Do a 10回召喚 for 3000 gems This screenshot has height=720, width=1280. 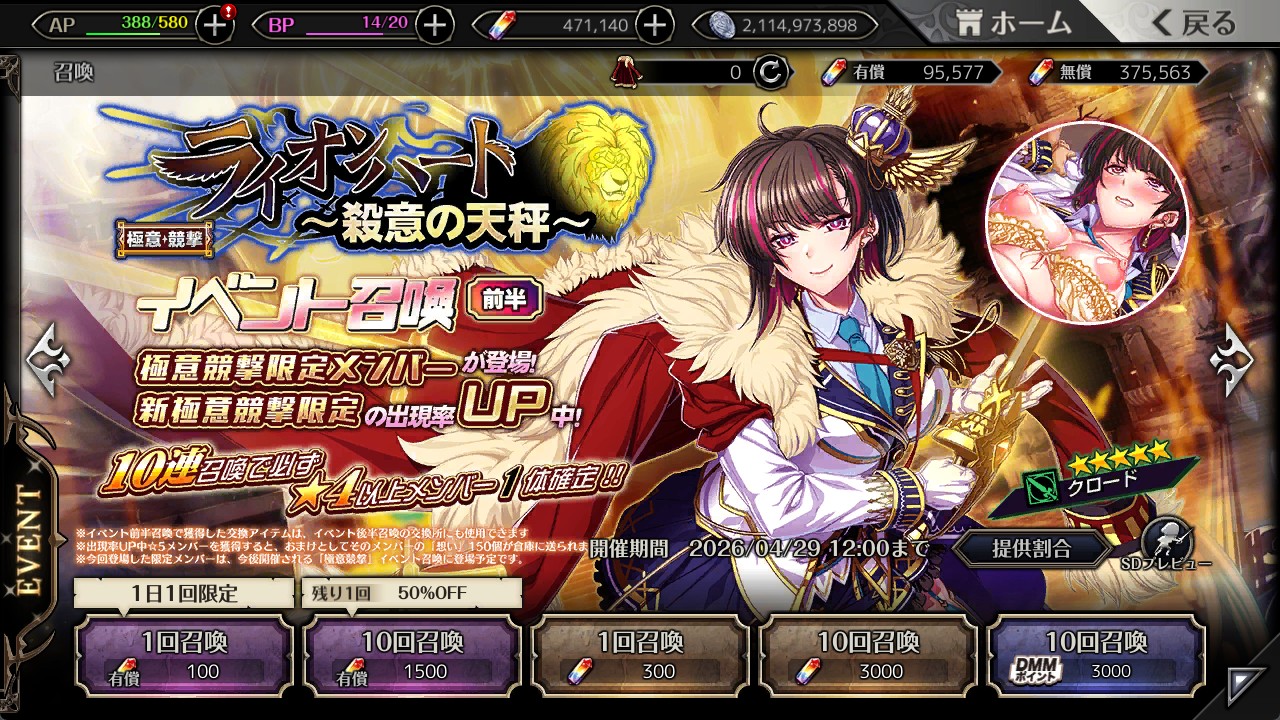868,655
